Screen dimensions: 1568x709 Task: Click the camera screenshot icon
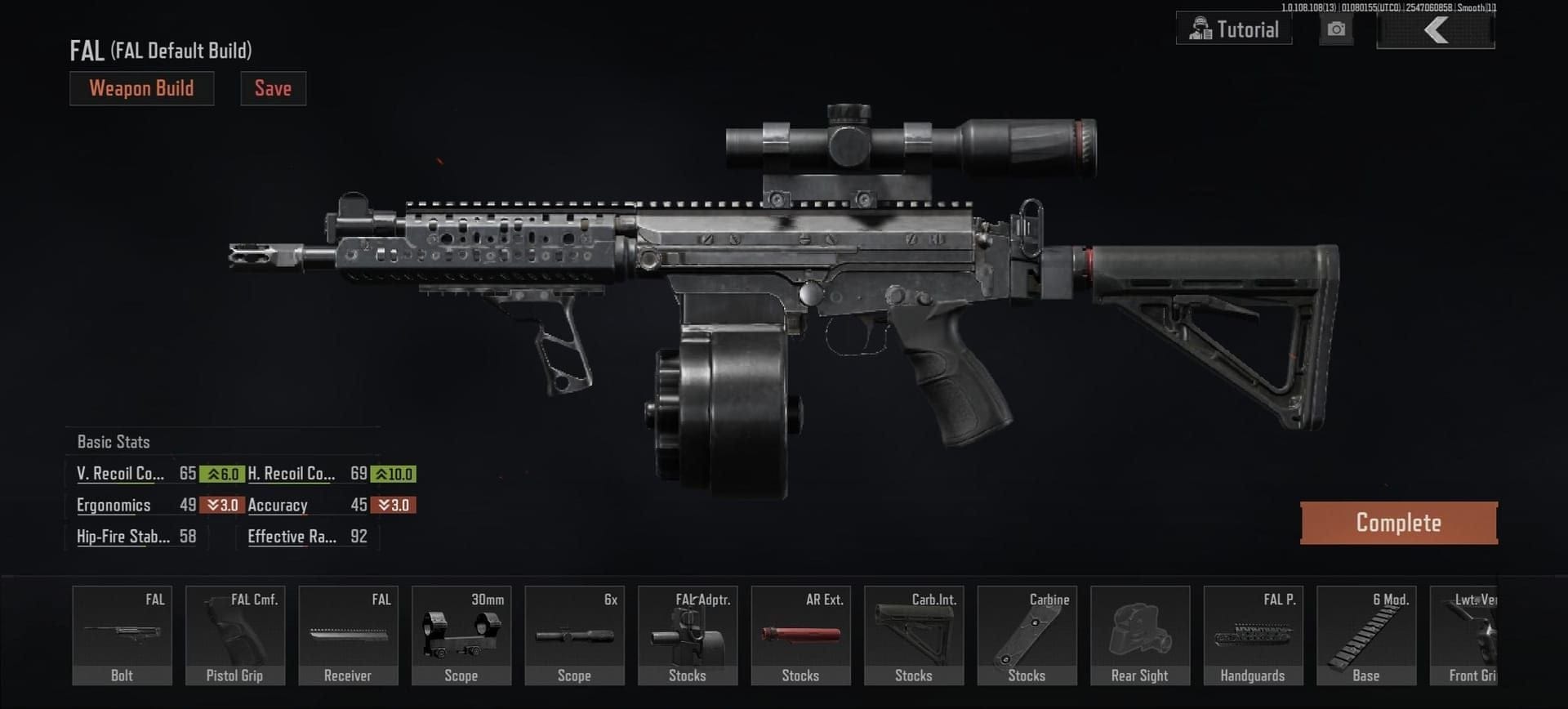pos(1336,30)
